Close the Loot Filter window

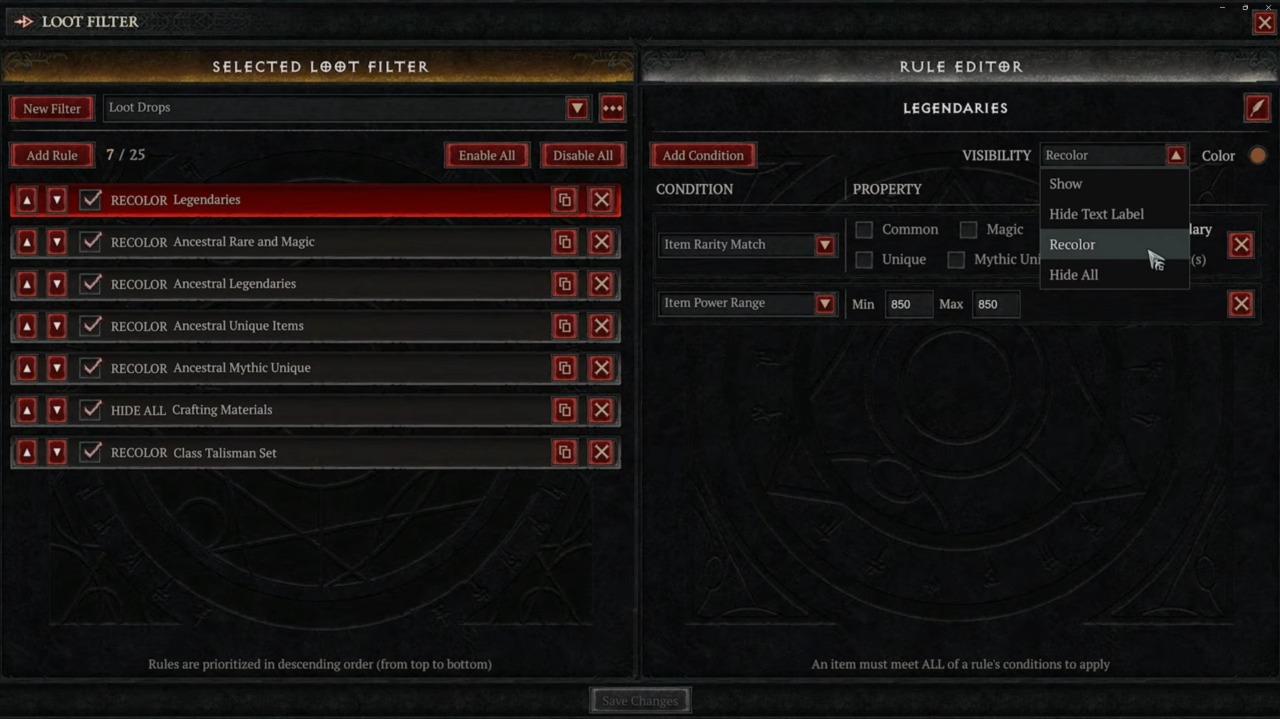(1264, 22)
